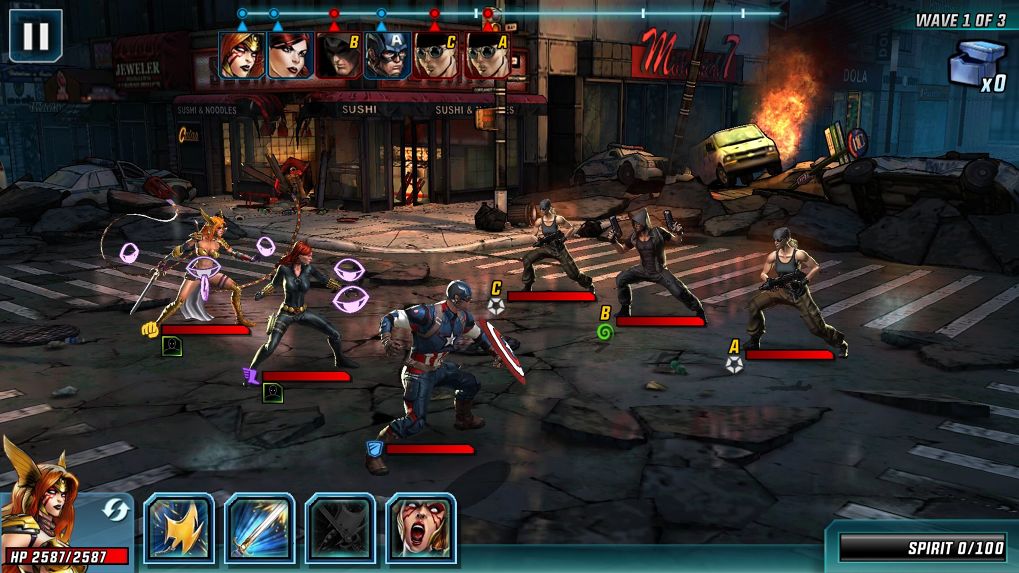The width and height of the screenshot is (1019, 573).
Task: Use the glowing sword attack
Action: (260, 526)
